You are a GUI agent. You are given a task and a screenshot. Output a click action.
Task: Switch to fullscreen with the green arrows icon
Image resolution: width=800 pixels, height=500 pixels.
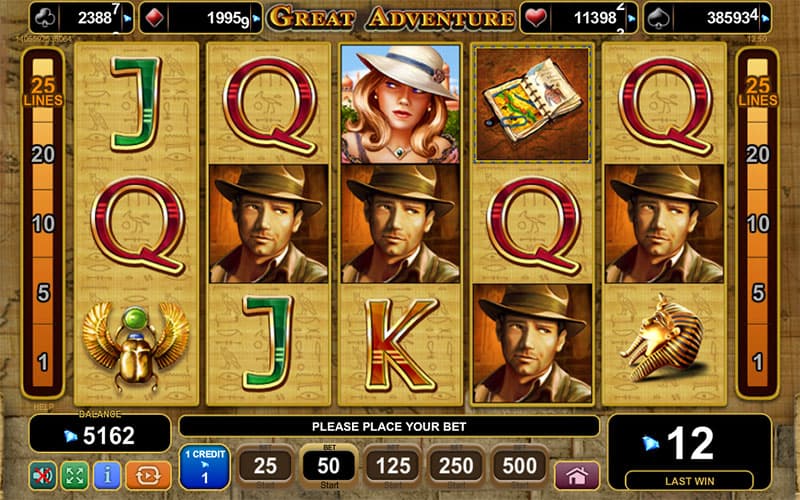[x=75, y=474]
